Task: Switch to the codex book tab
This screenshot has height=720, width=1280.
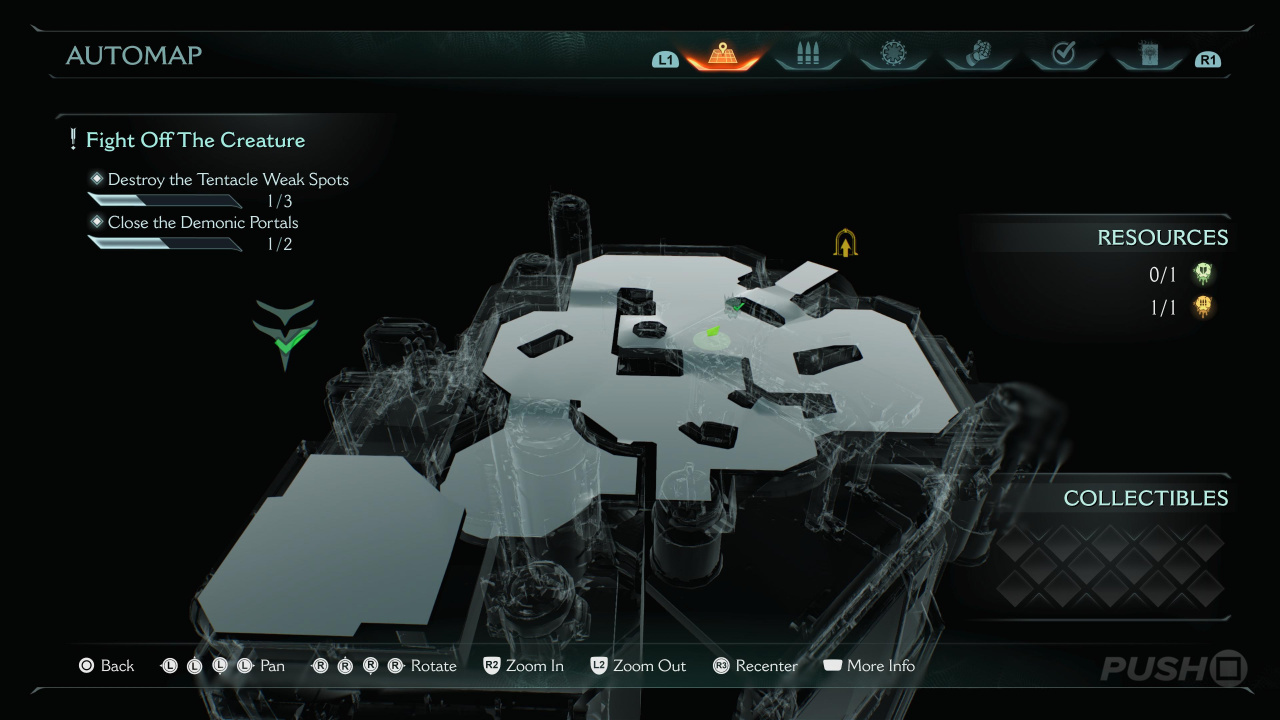Action: (x=1148, y=55)
